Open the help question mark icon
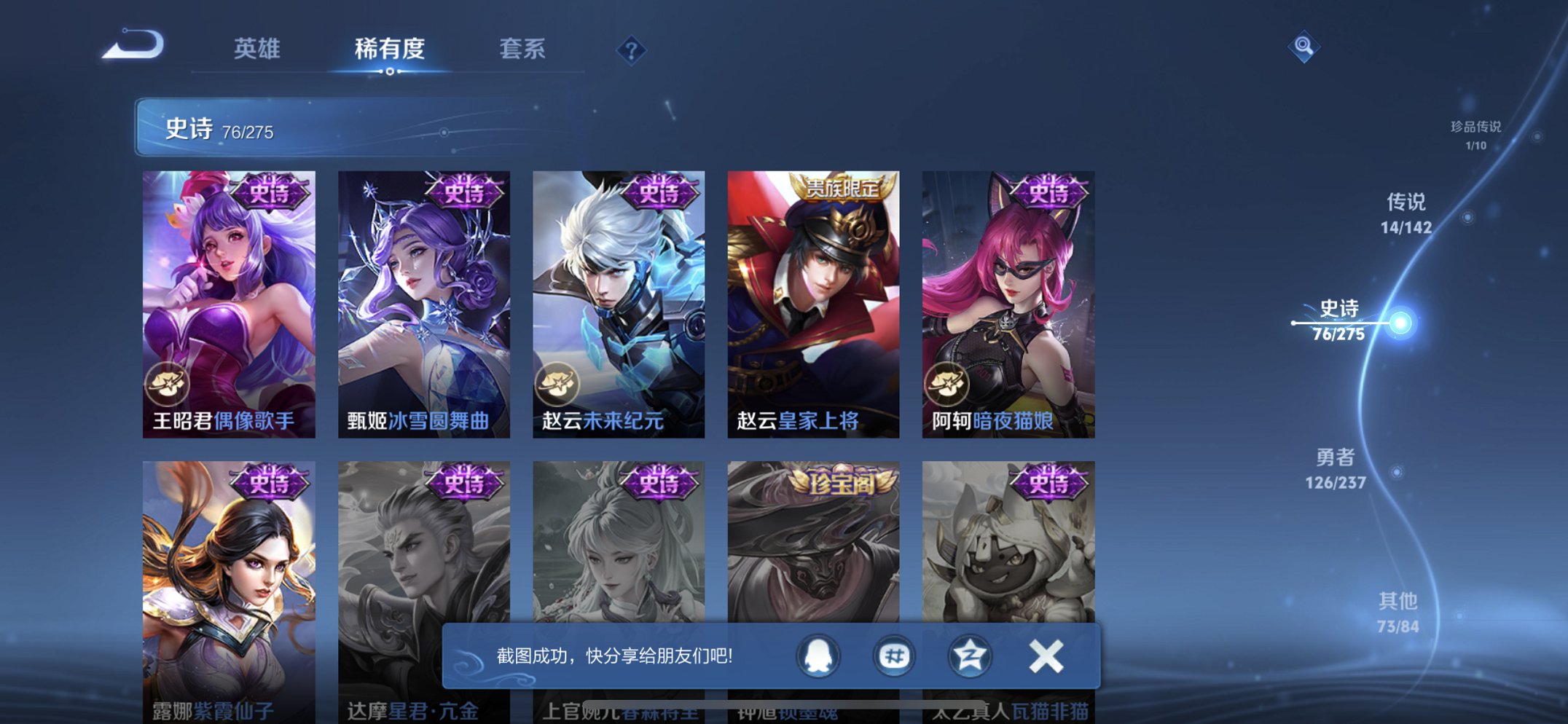The height and width of the screenshot is (724, 1568). [632, 48]
